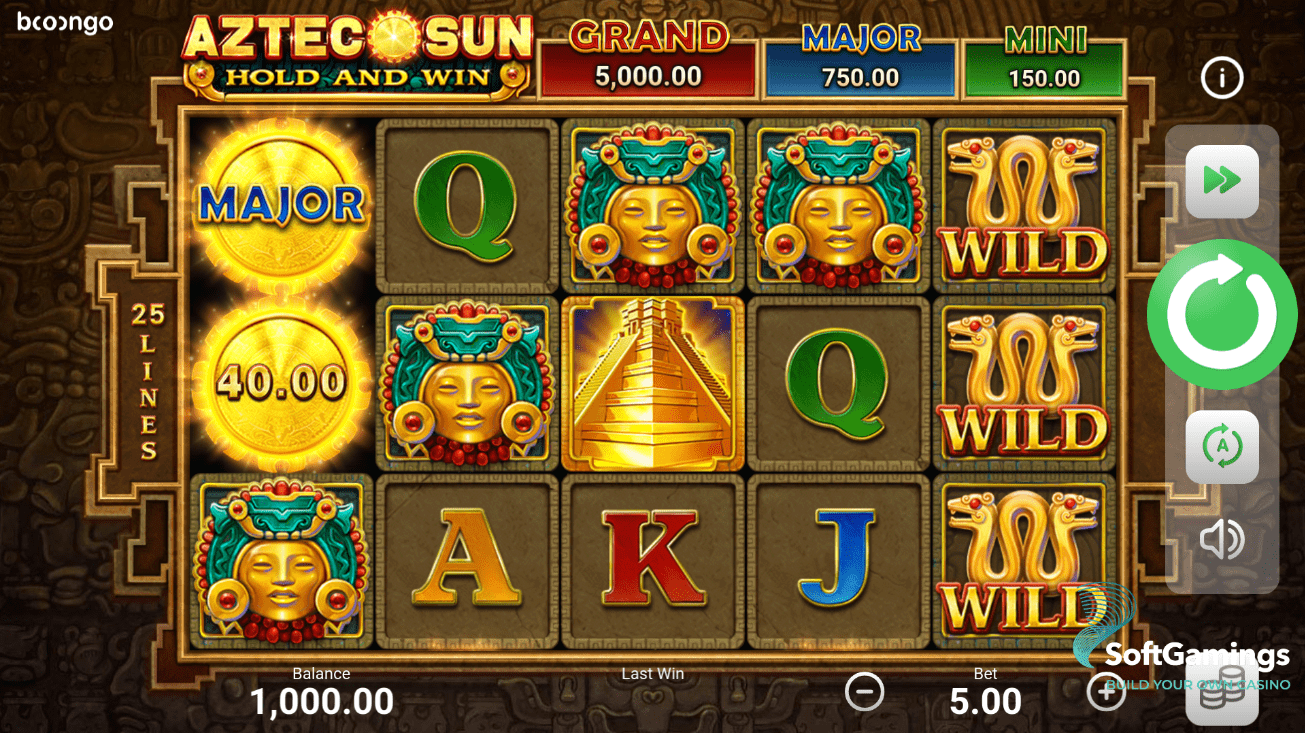This screenshot has height=733, width=1305.
Task: Click the Boongo studio logo
Action: (x=63, y=23)
